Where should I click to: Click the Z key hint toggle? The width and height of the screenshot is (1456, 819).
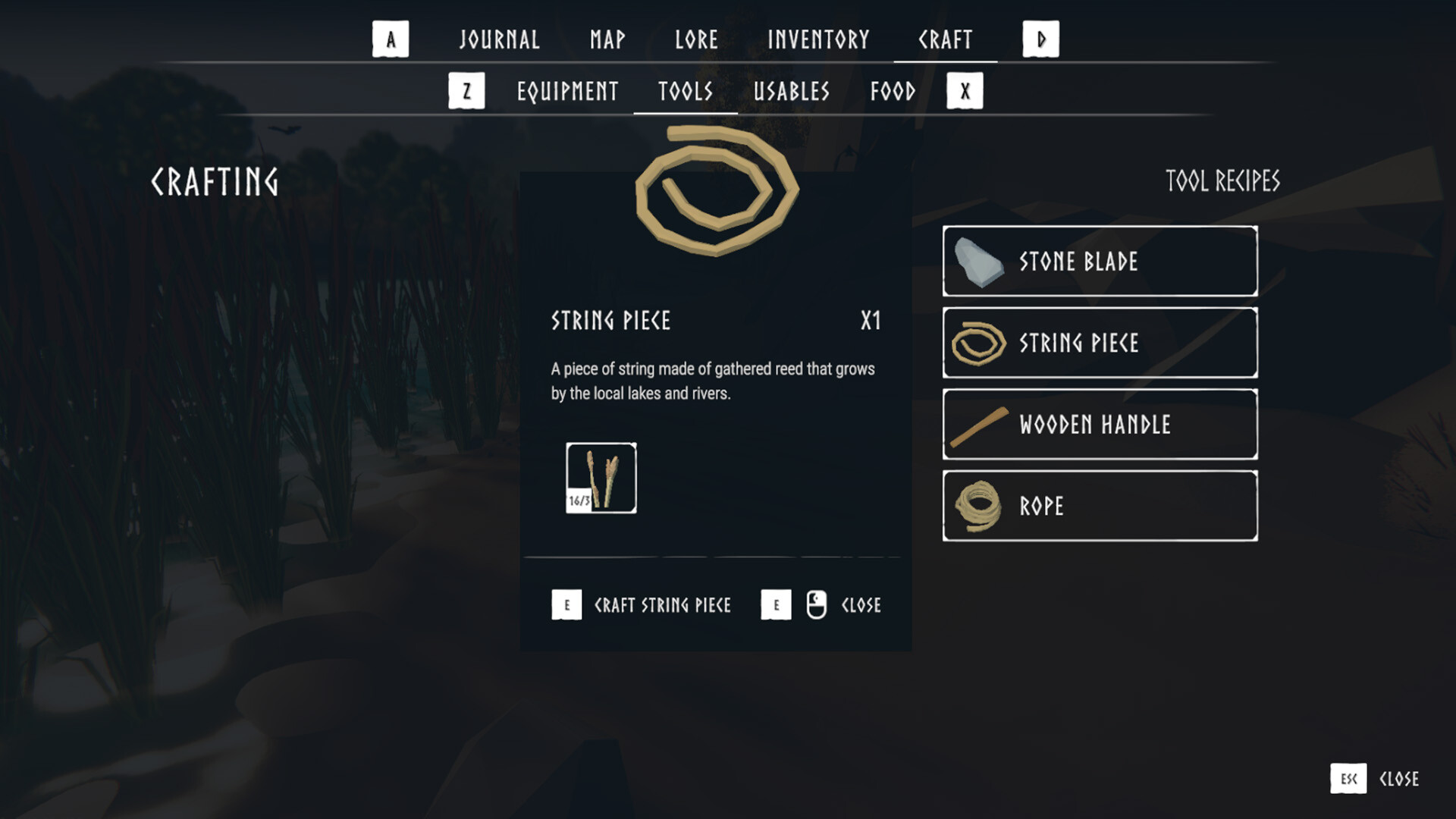pyautogui.click(x=466, y=90)
